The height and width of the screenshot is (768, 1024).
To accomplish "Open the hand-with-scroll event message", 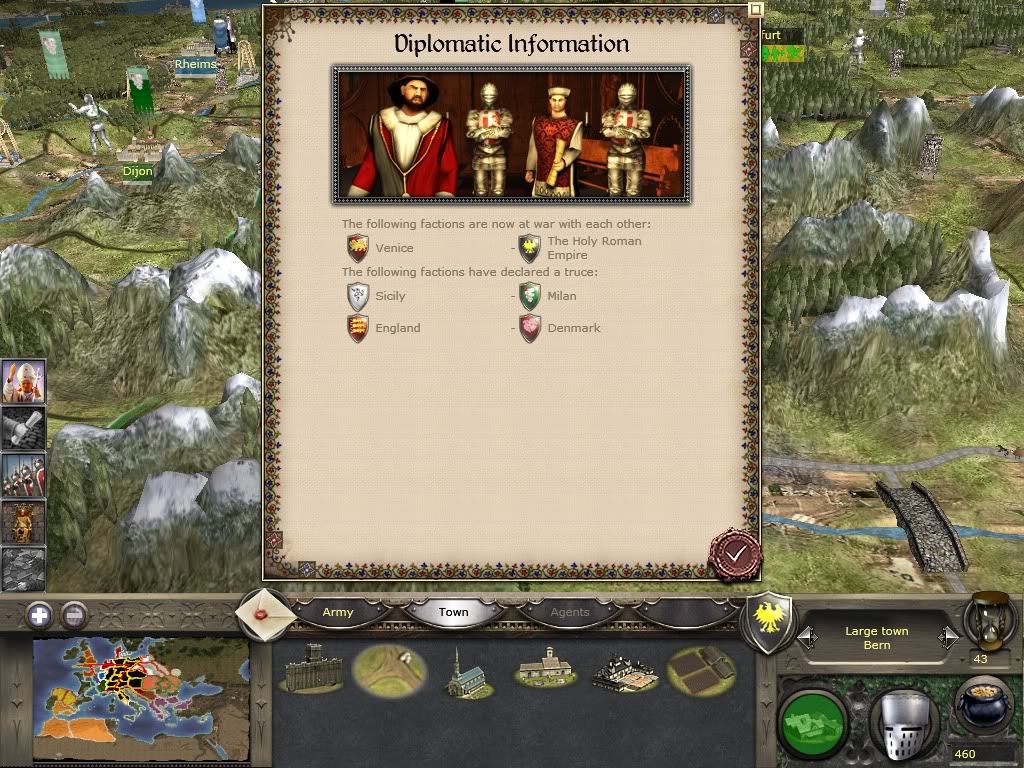I will [x=23, y=428].
